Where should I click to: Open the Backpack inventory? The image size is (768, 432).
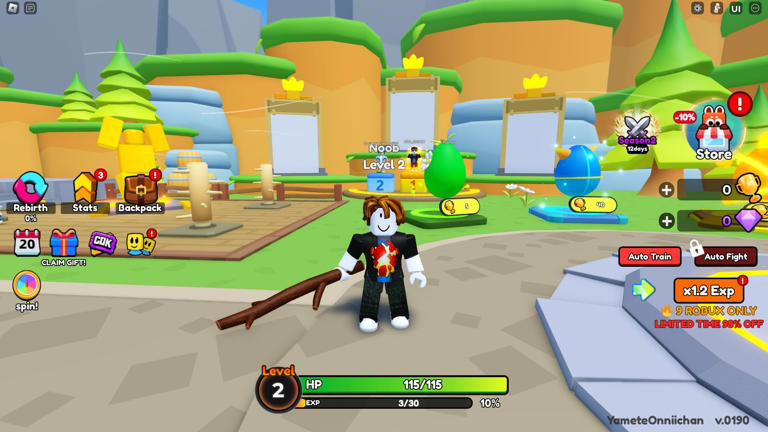coord(140,190)
